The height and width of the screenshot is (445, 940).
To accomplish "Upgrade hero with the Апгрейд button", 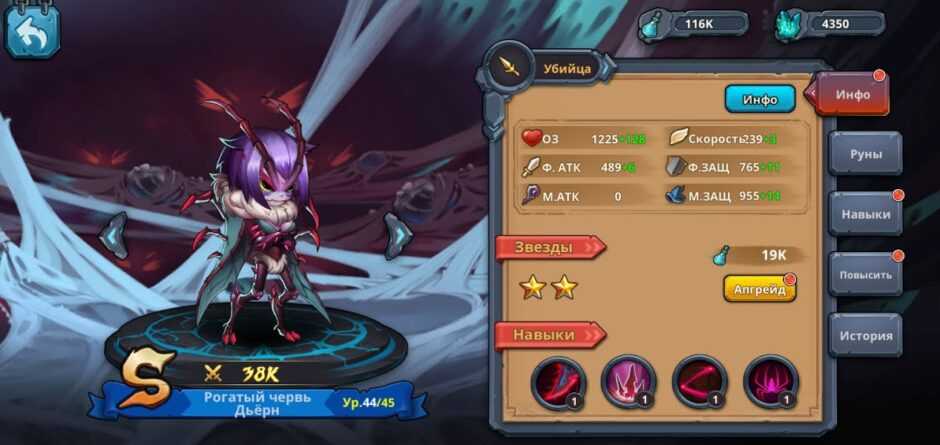I will (759, 288).
